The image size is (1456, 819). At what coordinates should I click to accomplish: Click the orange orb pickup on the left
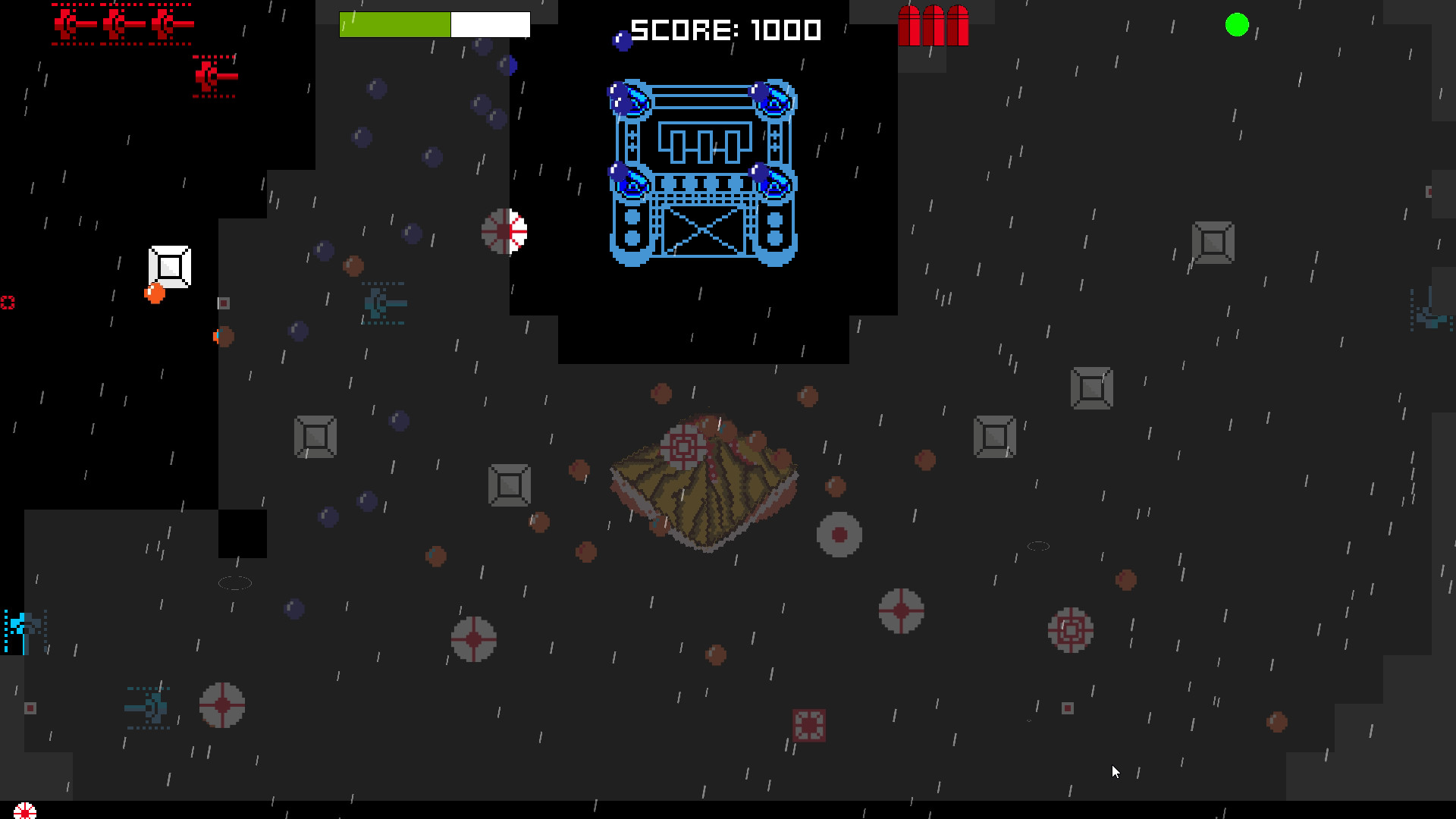(x=155, y=292)
